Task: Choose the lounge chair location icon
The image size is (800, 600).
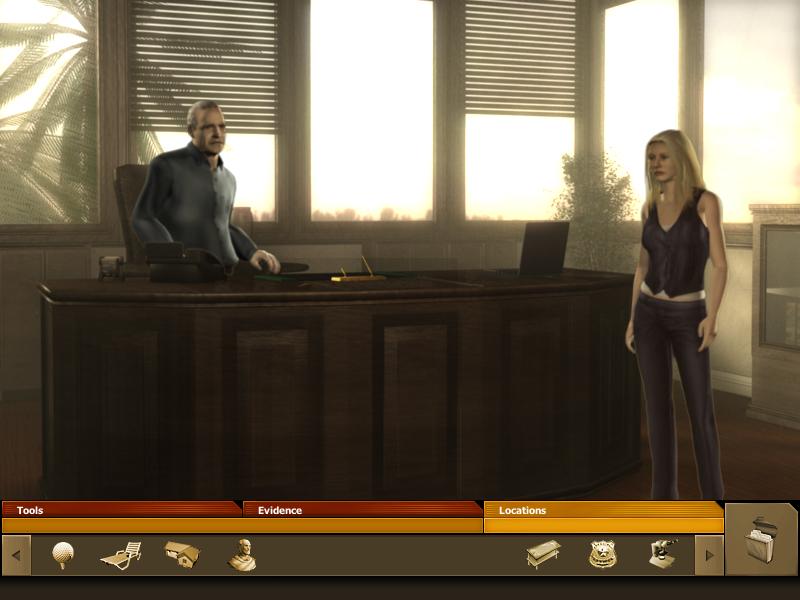Action: 121,555
